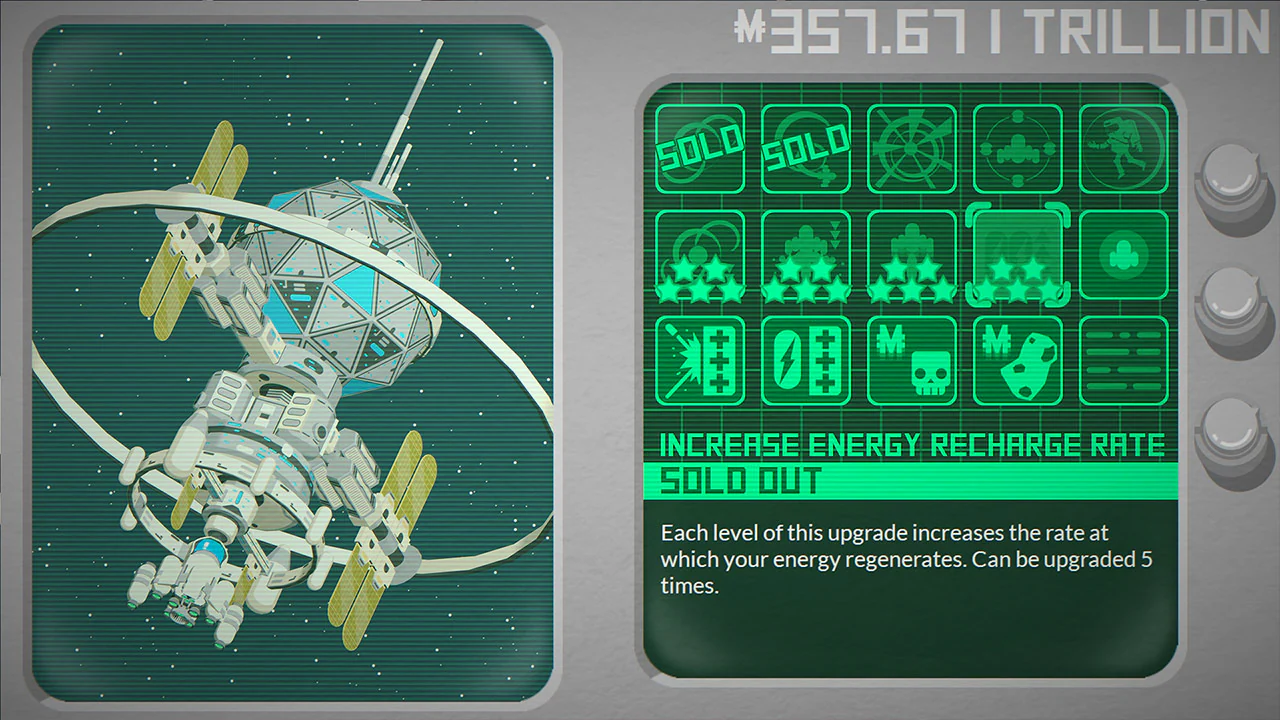Open the ship's wheel weapon upgrade

tap(911, 148)
